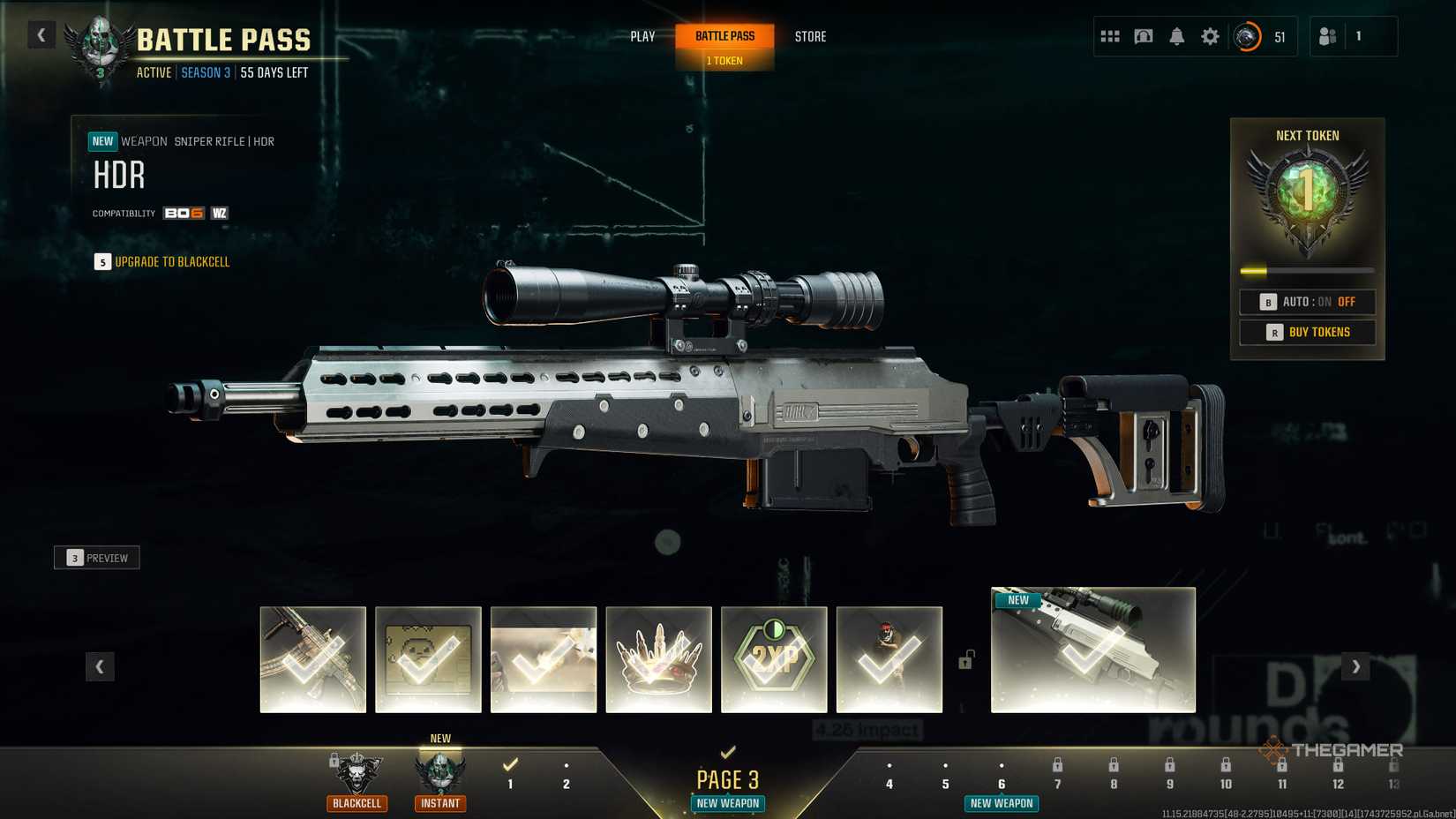Click the back chevron next to Battle Pass

tap(41, 34)
